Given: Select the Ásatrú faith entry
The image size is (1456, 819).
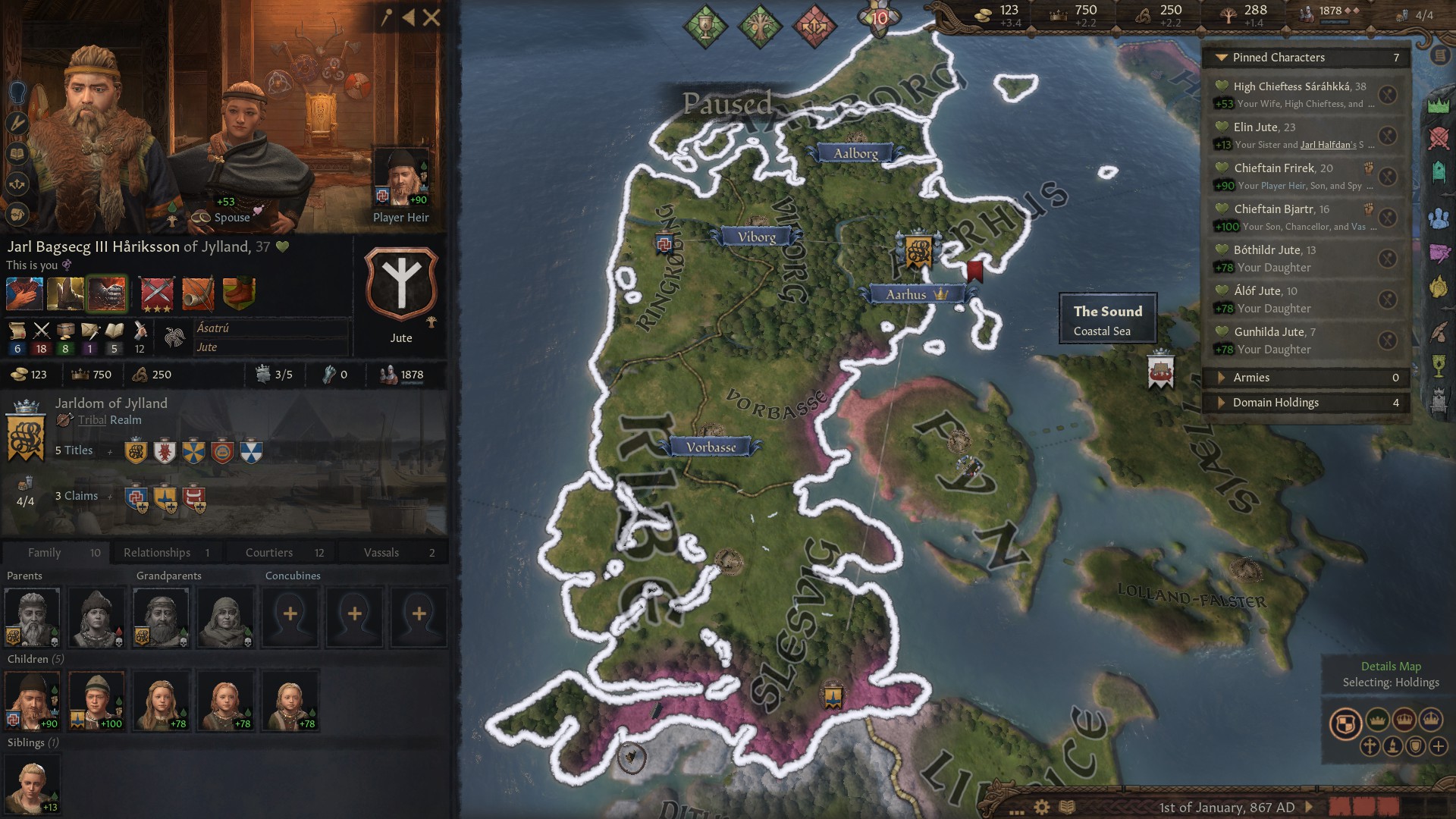Looking at the screenshot, I should (213, 328).
